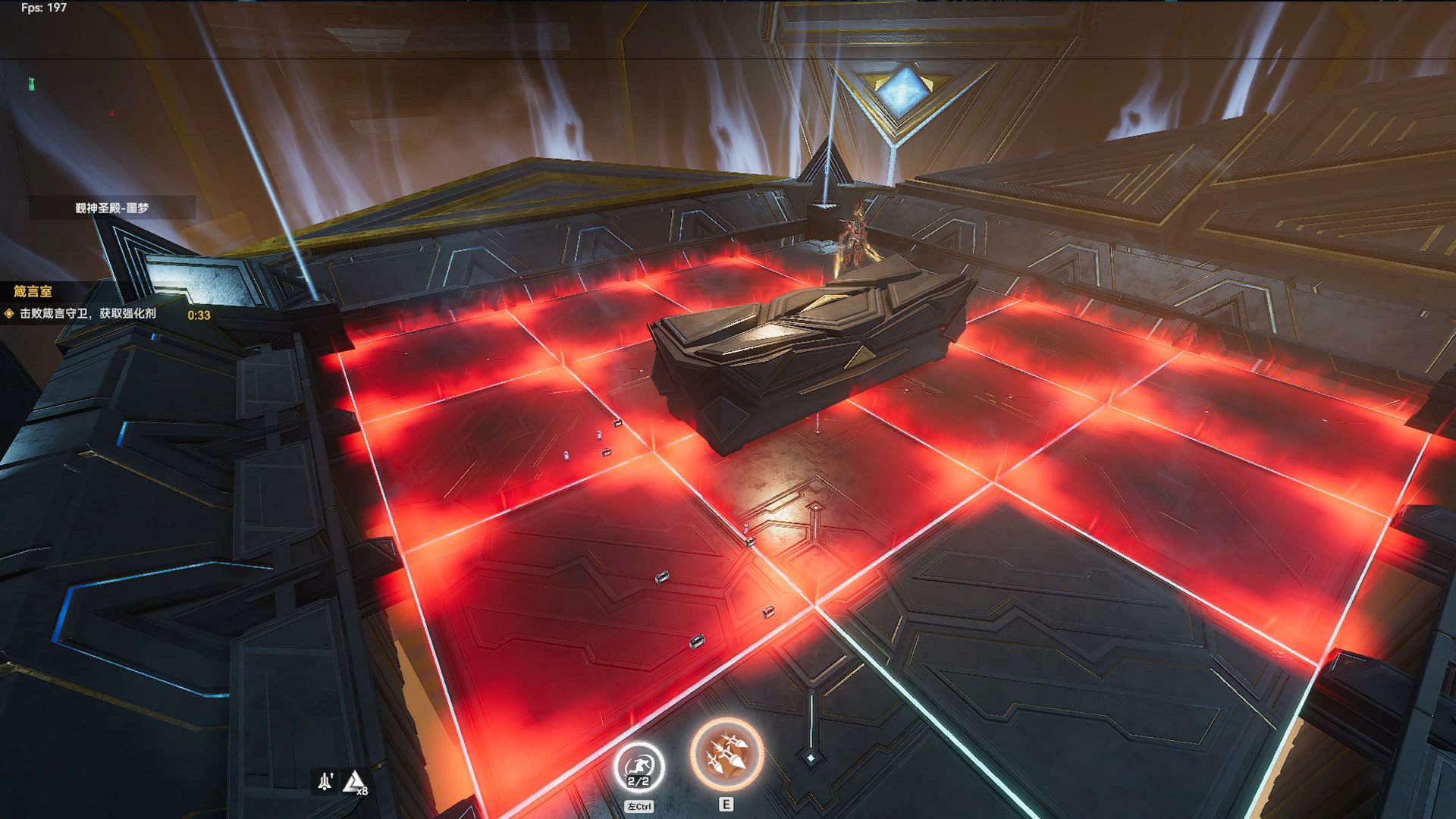The image size is (1456, 819).
Task: Open the 箴言室 quest panel header
Action: (x=33, y=290)
